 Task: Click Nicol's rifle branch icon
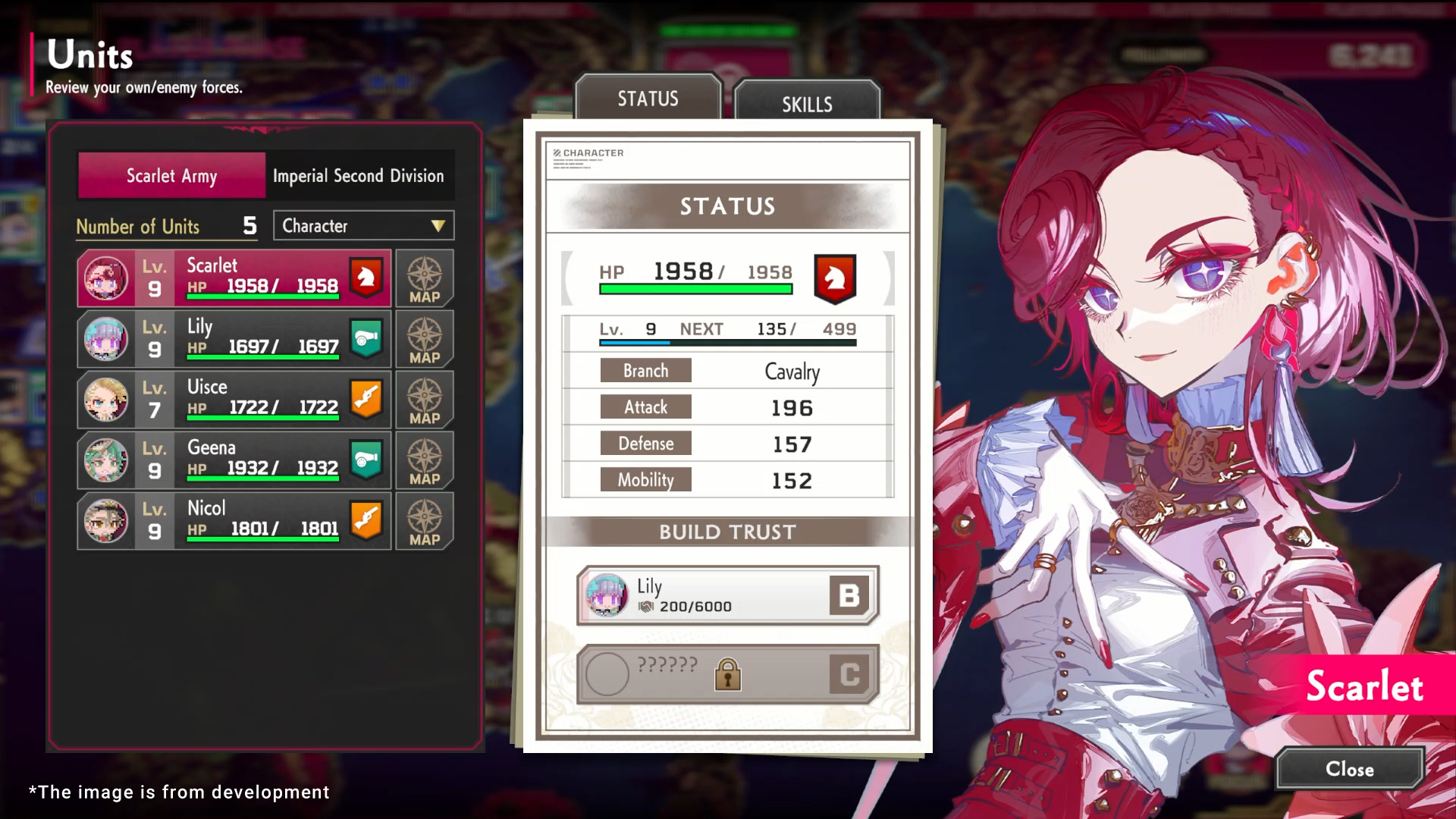click(x=366, y=521)
